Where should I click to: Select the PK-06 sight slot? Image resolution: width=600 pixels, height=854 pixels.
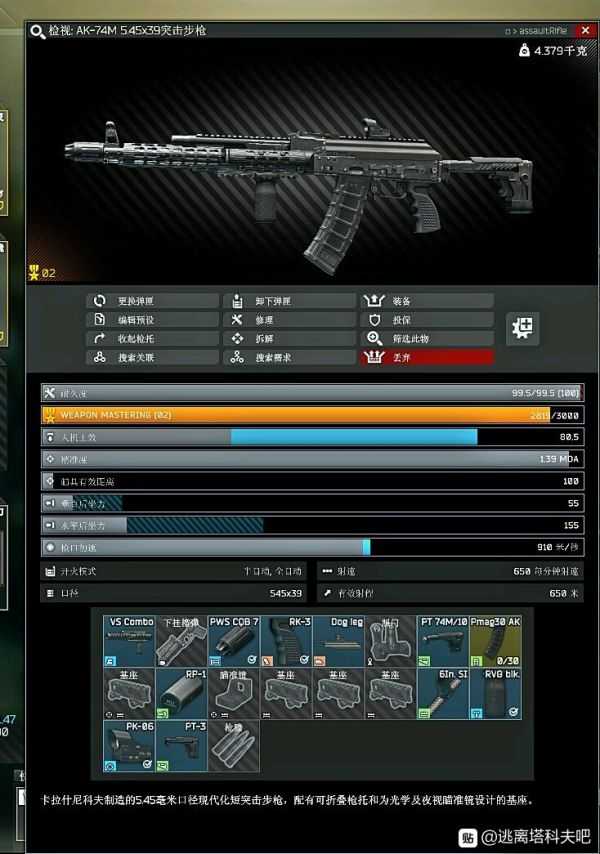(129, 746)
